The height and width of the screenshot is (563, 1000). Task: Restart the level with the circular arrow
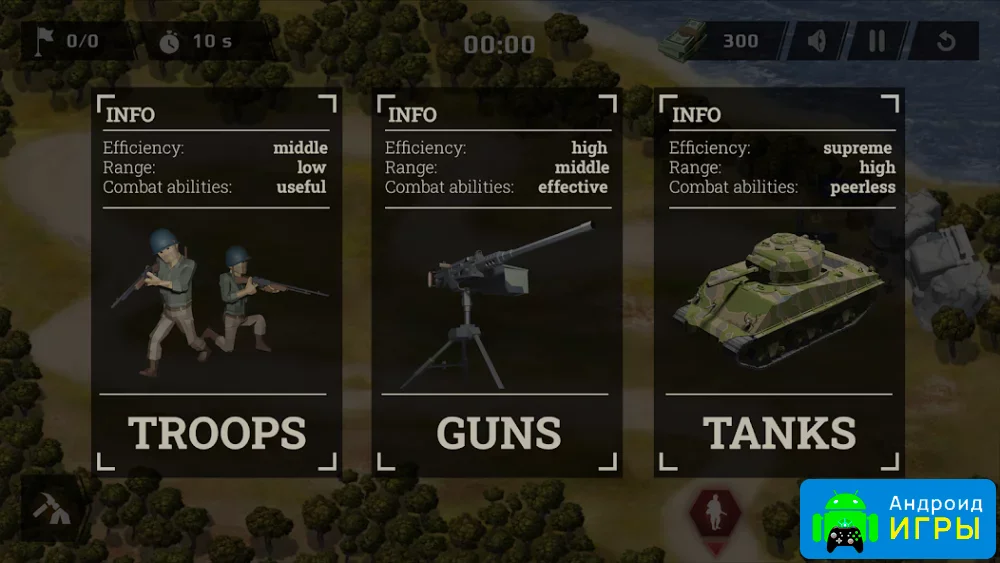pyautogui.click(x=945, y=42)
